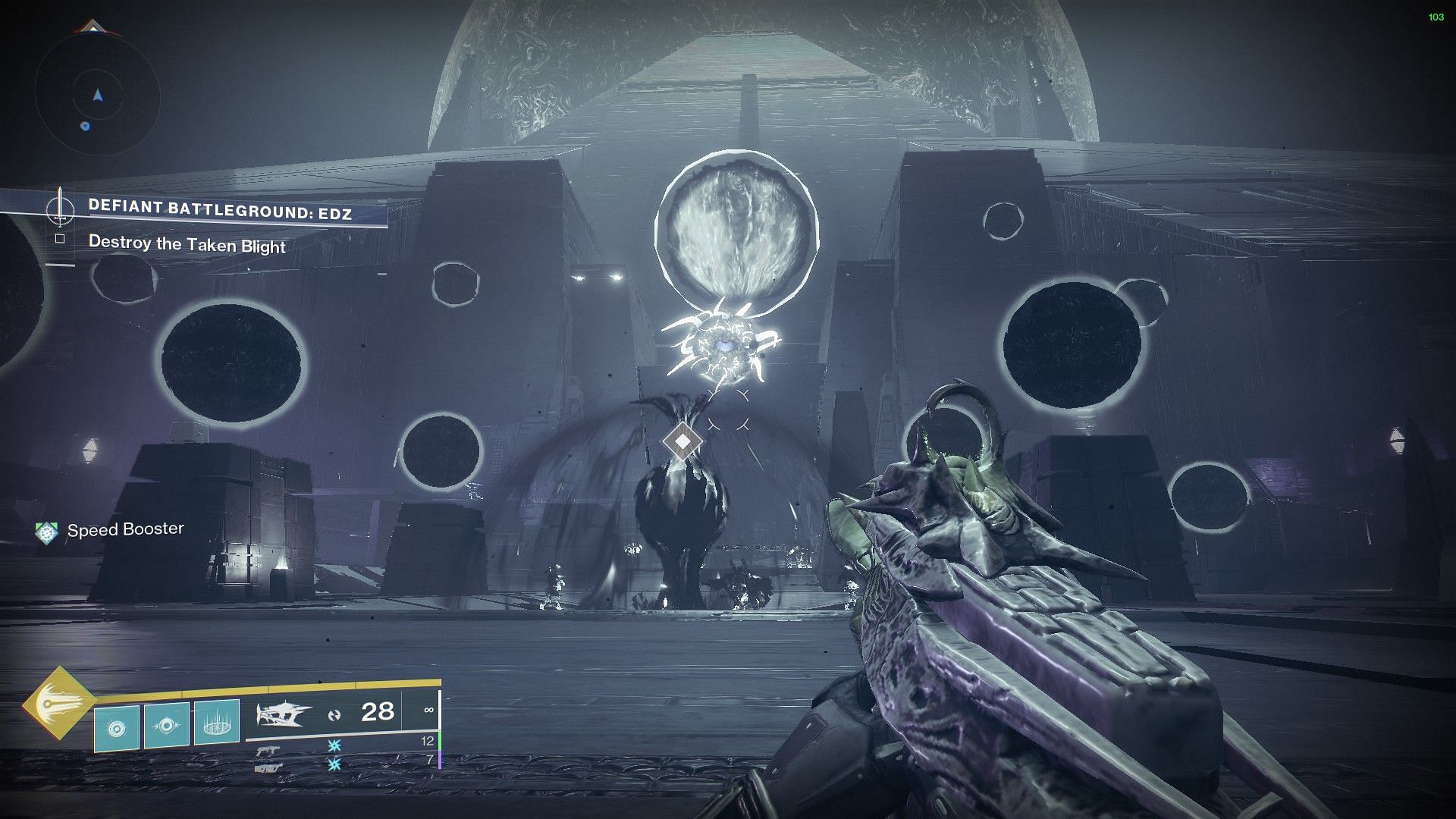Activate the golden Super ability diamond
Screen dimensions: 1456x819
coord(58,703)
